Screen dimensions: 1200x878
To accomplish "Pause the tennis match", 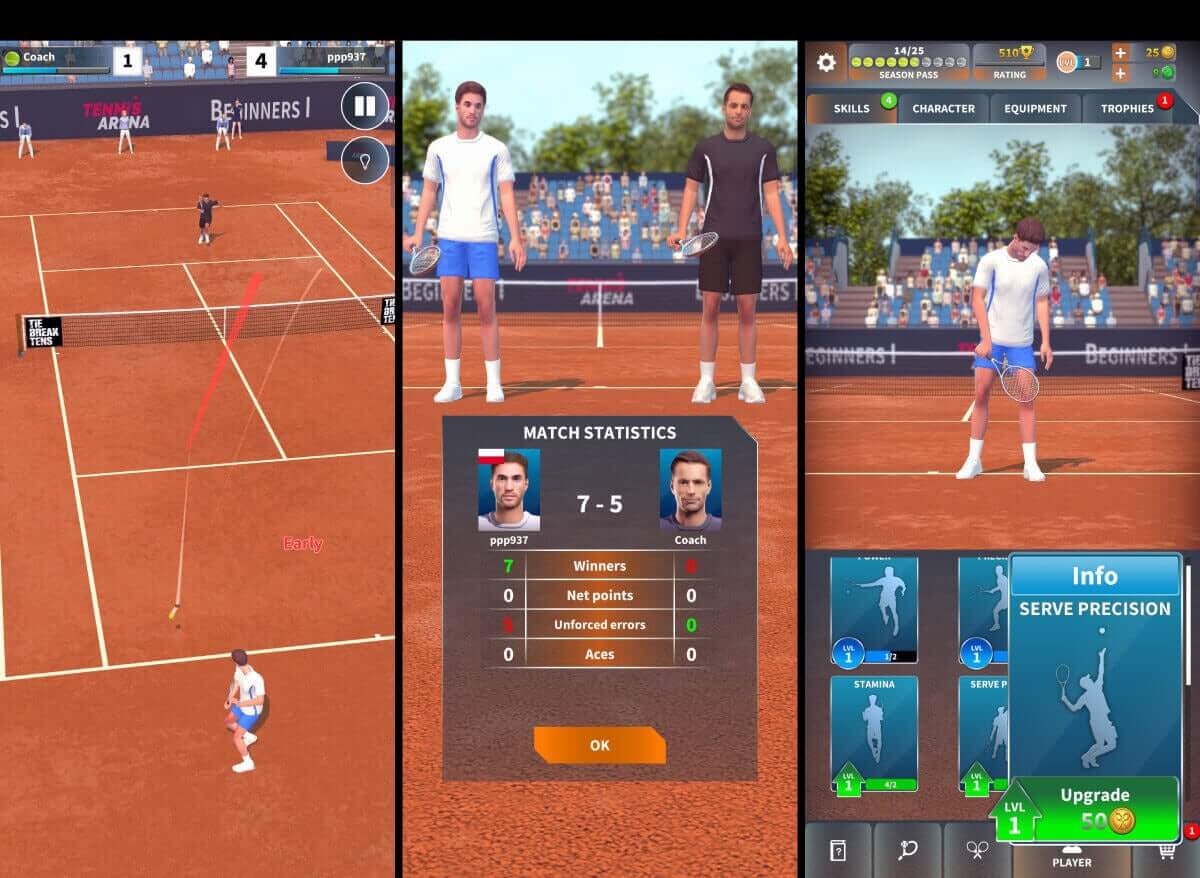I will (364, 106).
